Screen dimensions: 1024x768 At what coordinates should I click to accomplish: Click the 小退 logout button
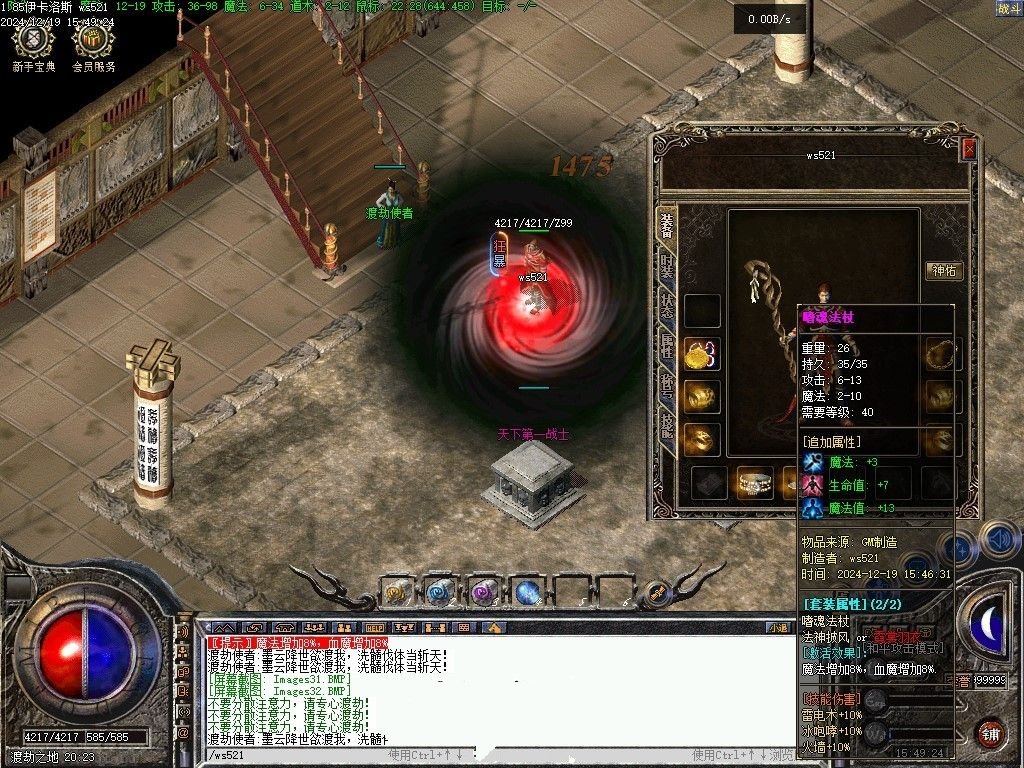(778, 627)
